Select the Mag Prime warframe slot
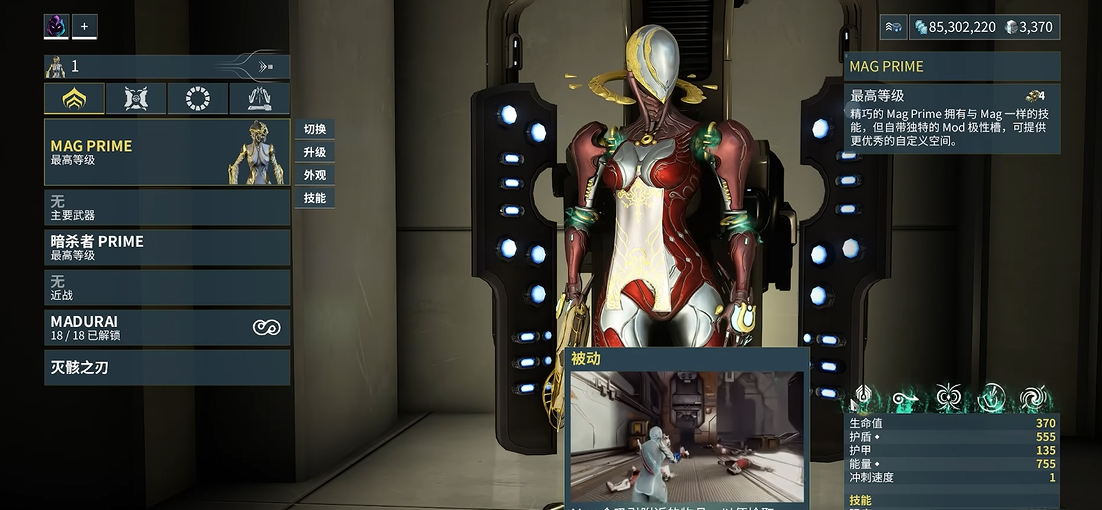This screenshot has height=510, width=1102. click(166, 152)
